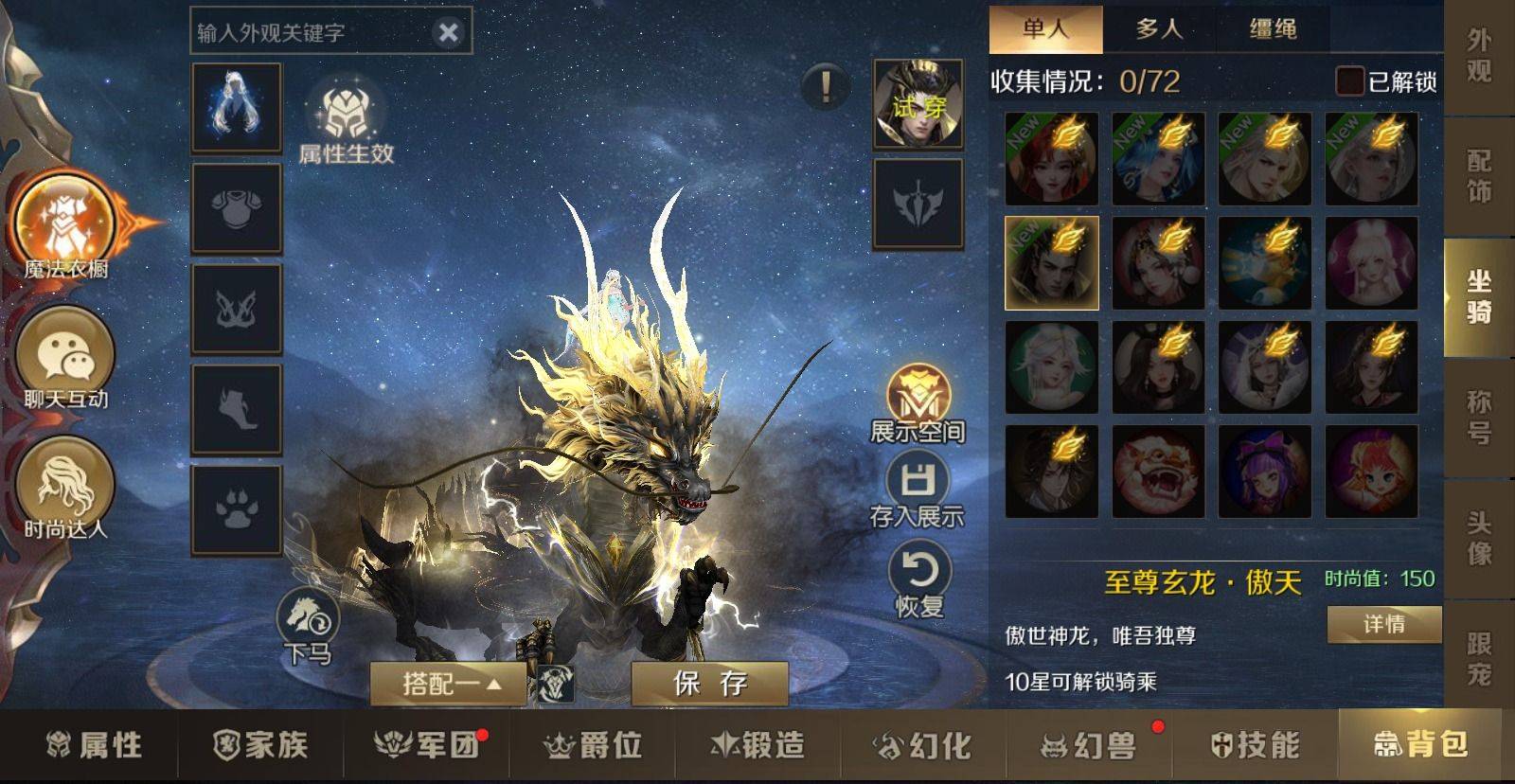Switch to the 缰绳 reins tab

[x=1273, y=29]
